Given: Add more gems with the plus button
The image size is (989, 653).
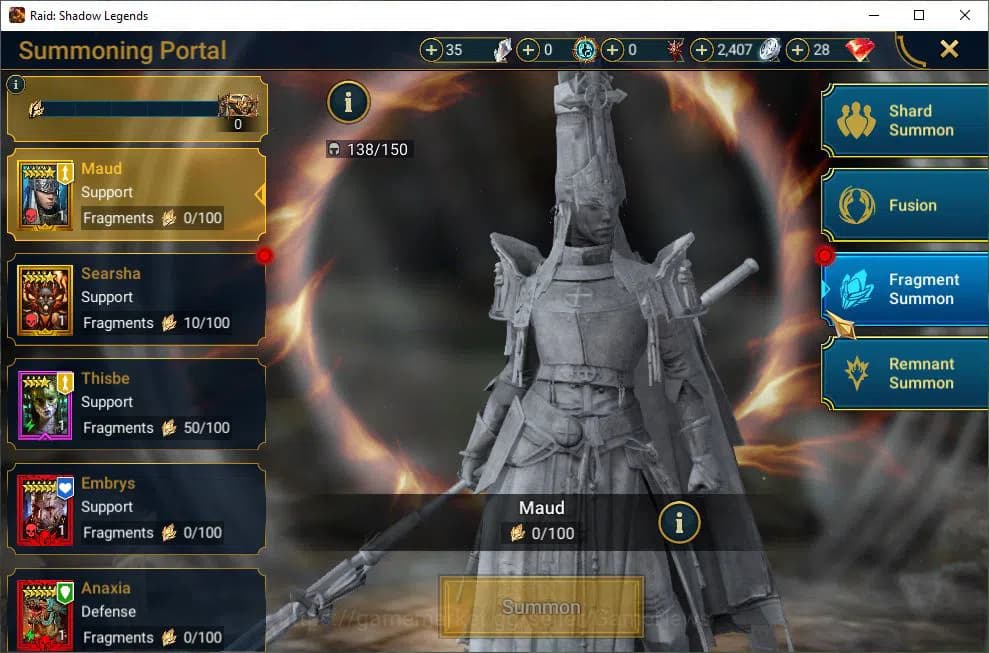Looking at the screenshot, I should pyautogui.click(x=798, y=50).
